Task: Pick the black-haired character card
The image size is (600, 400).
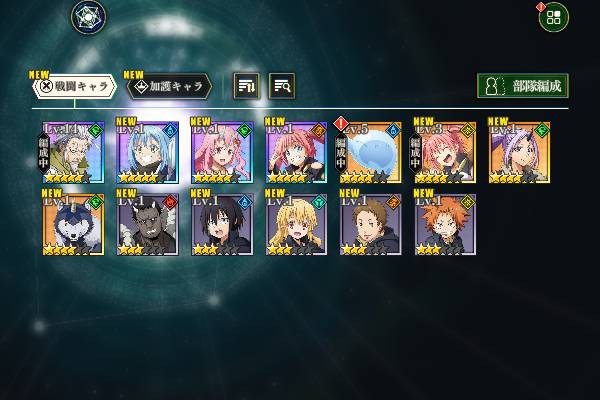Action: (x=221, y=224)
